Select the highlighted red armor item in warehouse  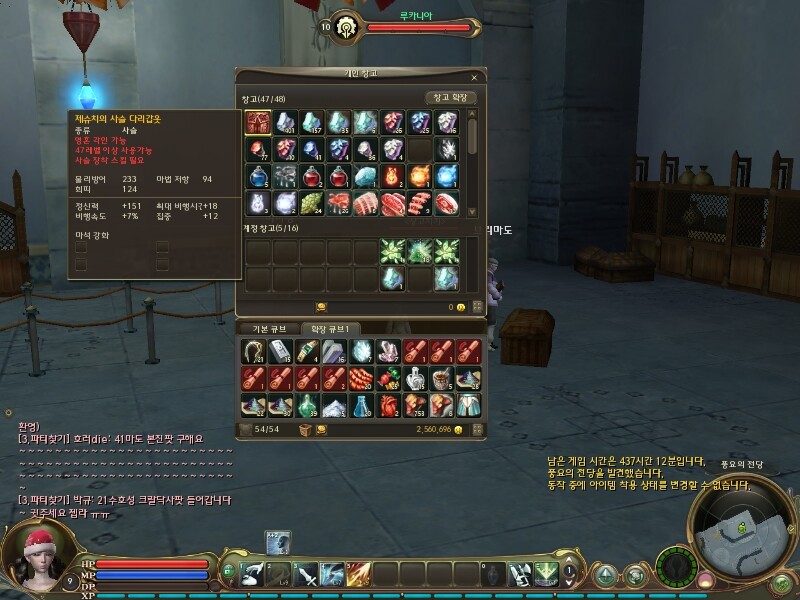258,122
